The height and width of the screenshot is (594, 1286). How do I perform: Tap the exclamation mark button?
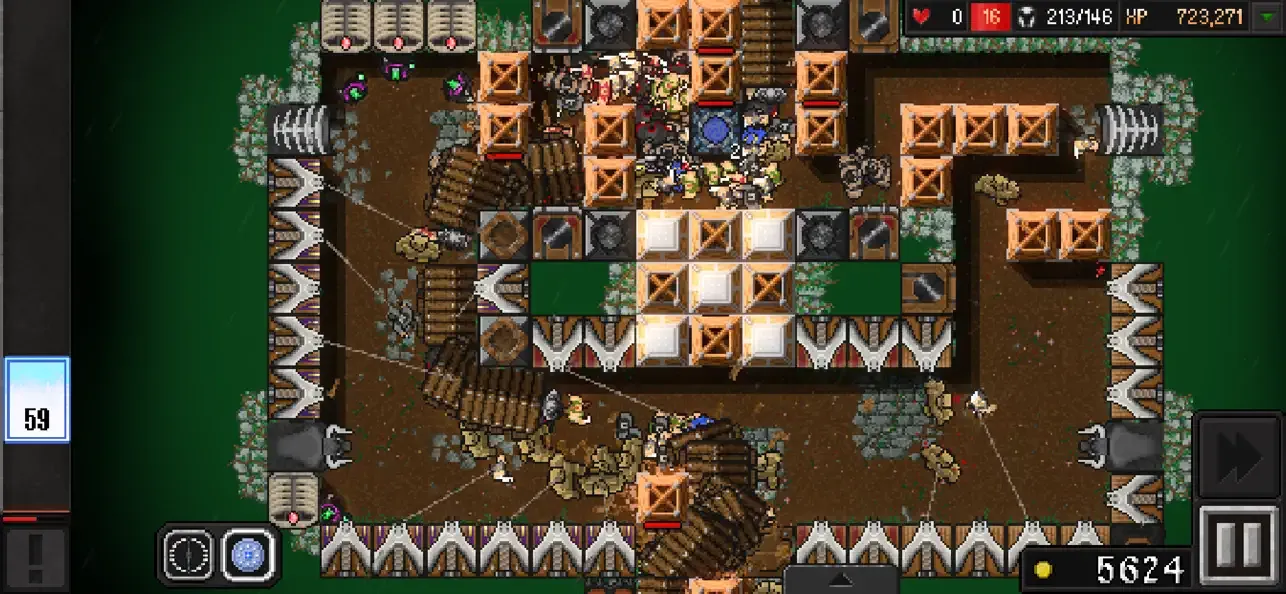pos(36,557)
